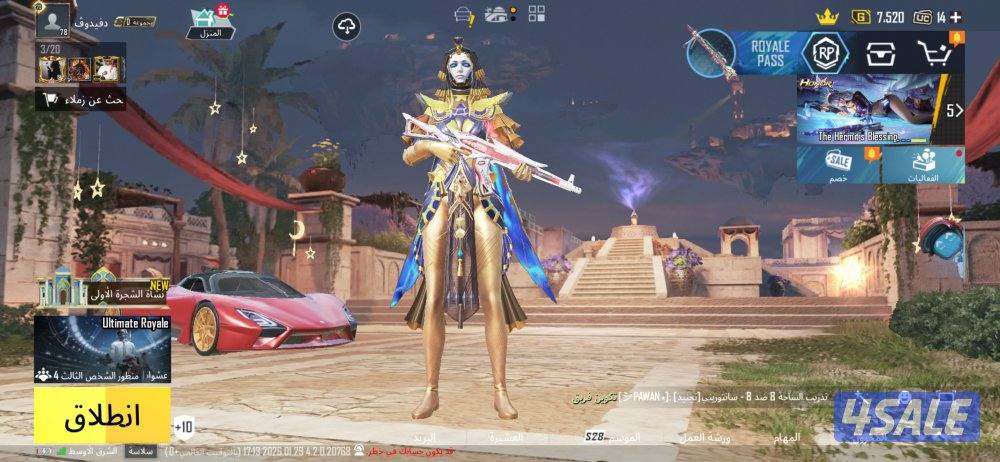The width and height of the screenshot is (1000, 462).
Task: Open the المهام missions tab
Action: pos(787,438)
